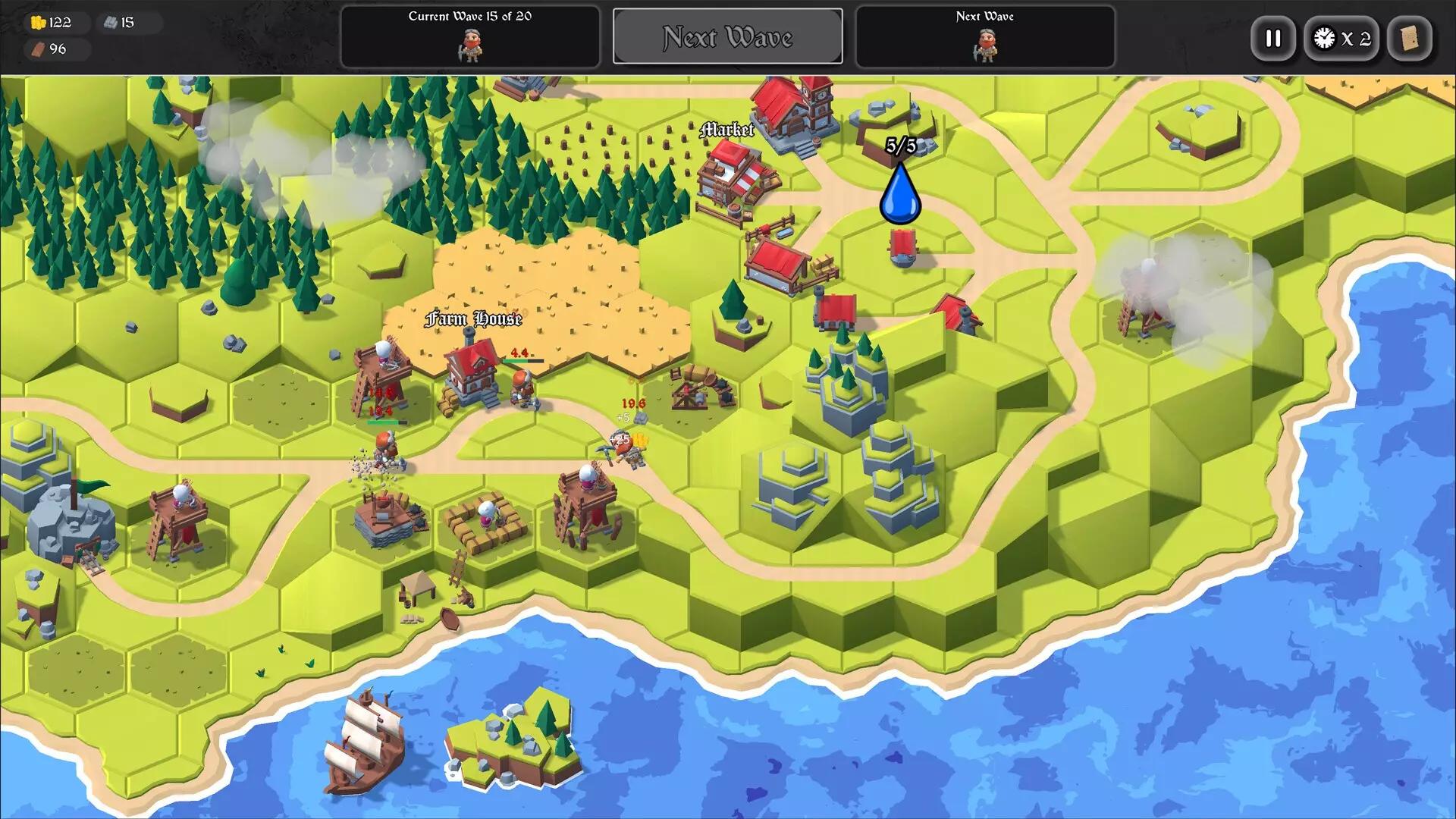Click the gold coin resource icon
The width and height of the screenshot is (1456, 819).
(39, 22)
